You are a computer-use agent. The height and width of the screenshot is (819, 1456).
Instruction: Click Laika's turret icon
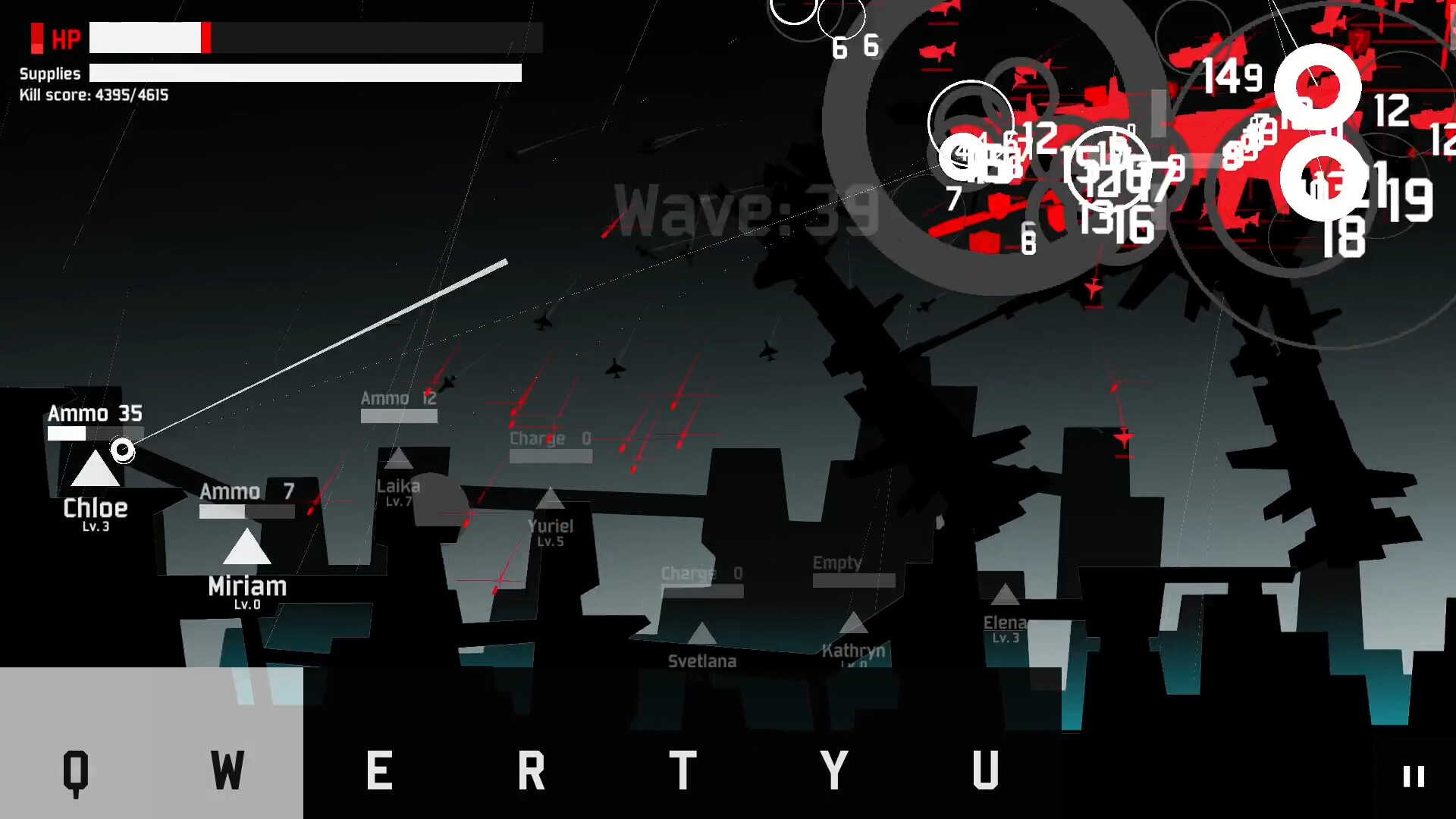(400, 459)
